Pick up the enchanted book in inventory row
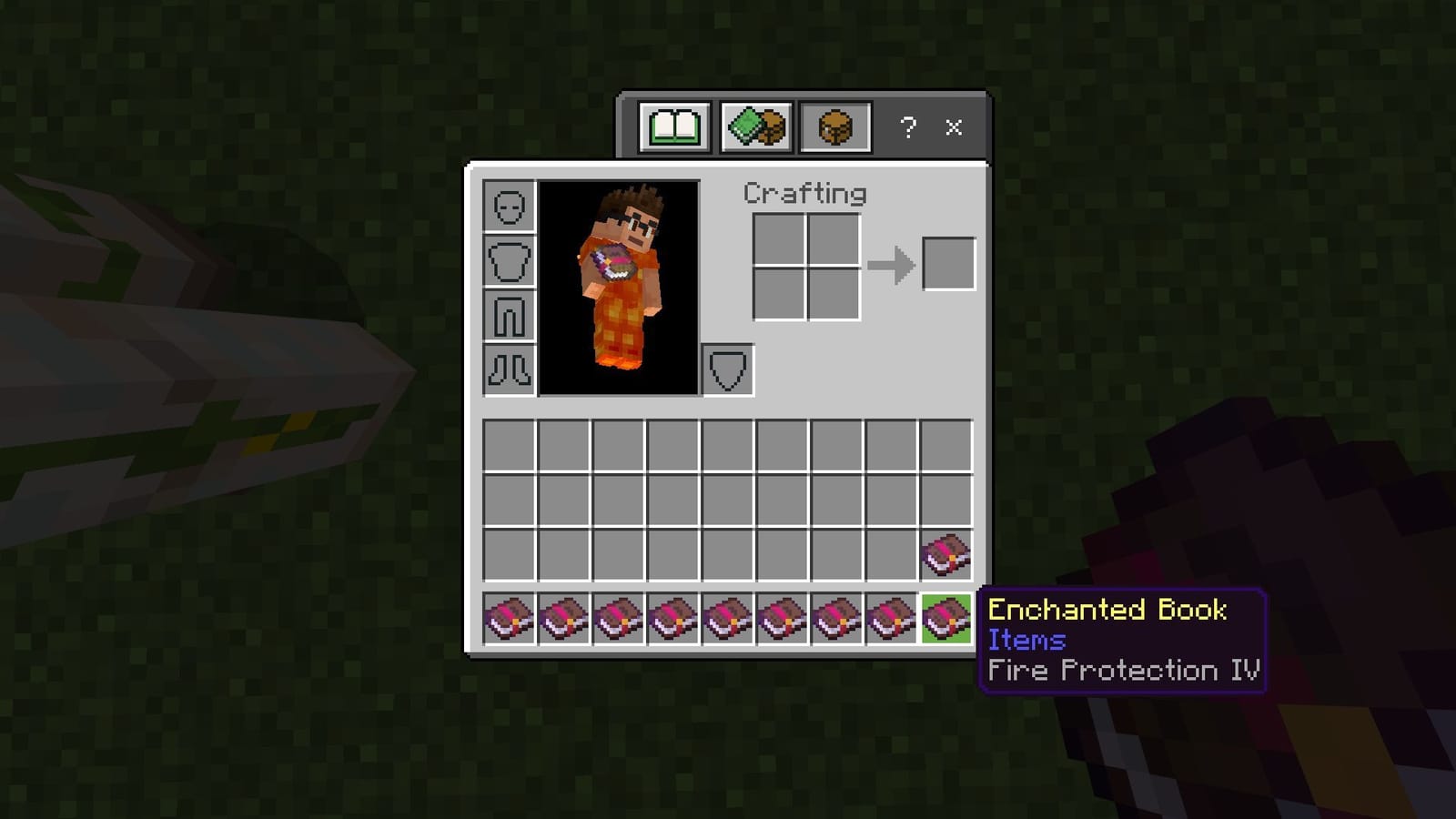1456x819 pixels. tap(945, 556)
